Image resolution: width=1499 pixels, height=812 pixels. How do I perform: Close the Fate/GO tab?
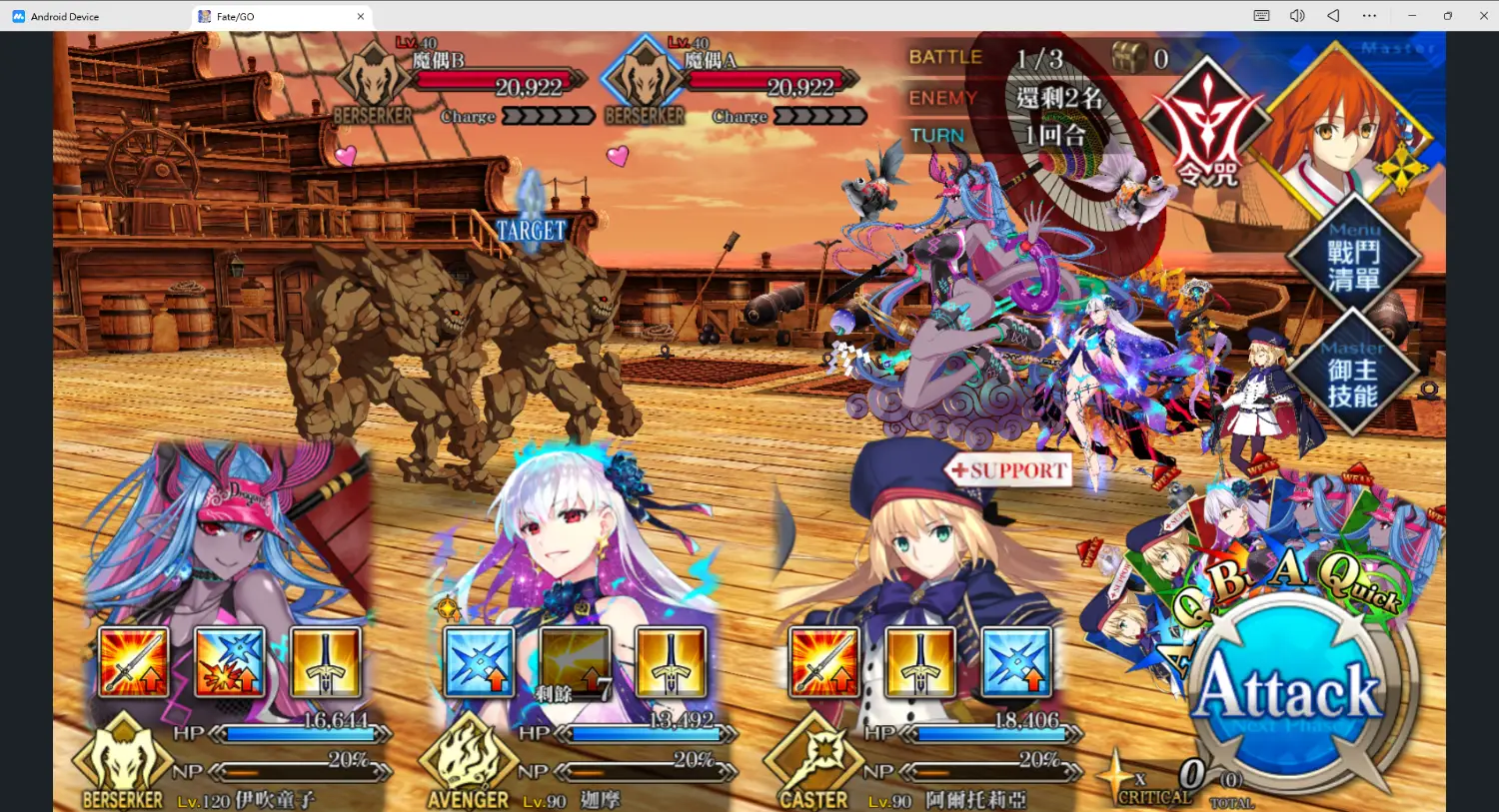(361, 16)
